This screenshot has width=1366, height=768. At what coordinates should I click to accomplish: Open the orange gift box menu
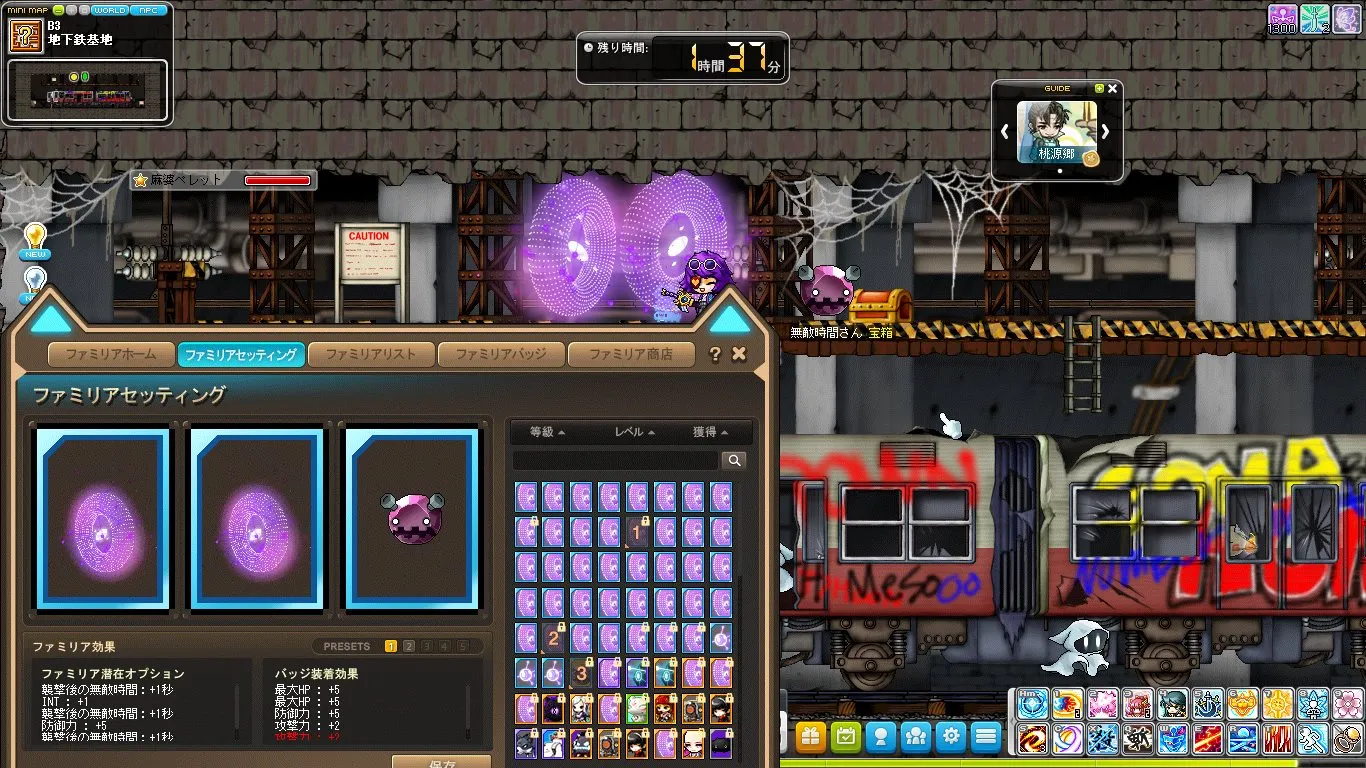coord(811,737)
